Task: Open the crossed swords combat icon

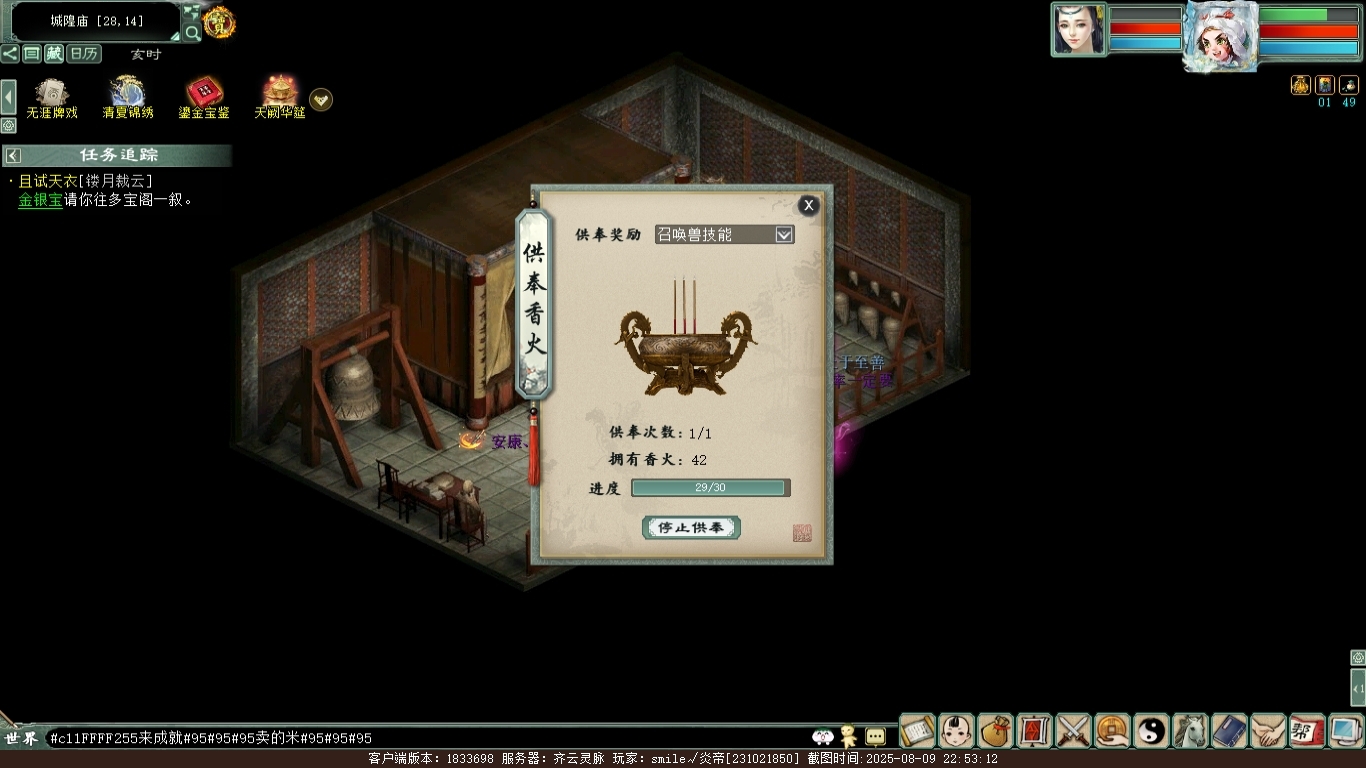Action: click(x=1073, y=731)
